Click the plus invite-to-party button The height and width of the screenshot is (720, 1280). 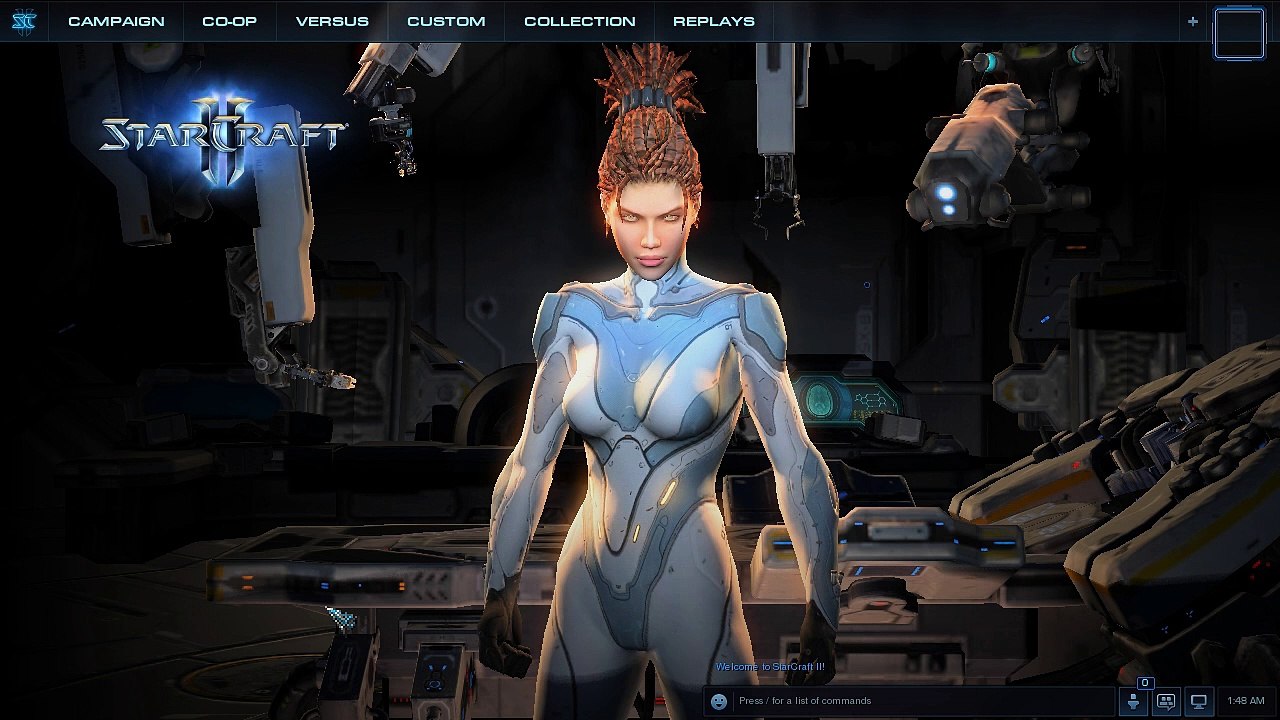[1192, 21]
